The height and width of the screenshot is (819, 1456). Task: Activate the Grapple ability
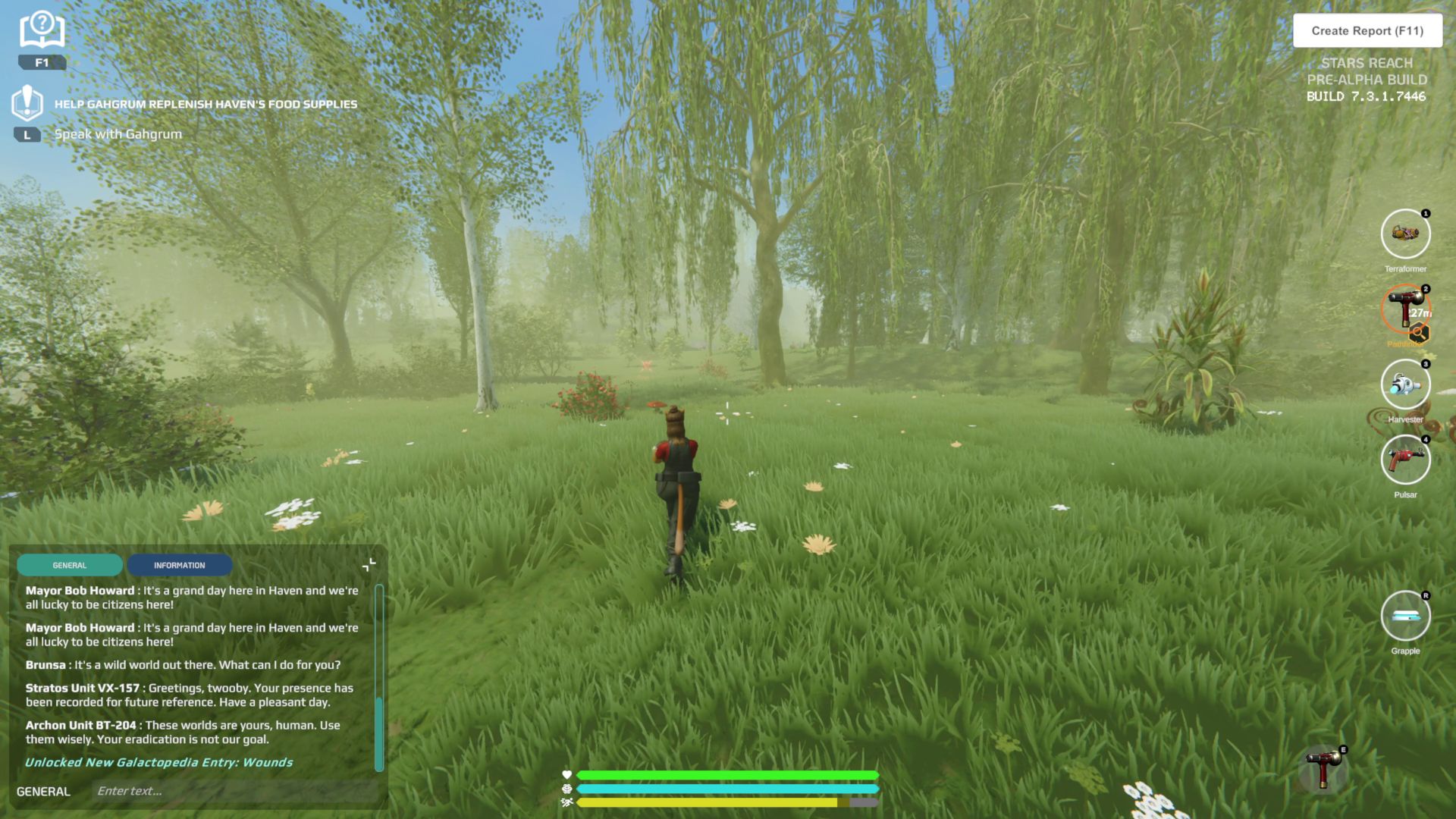[x=1405, y=616]
